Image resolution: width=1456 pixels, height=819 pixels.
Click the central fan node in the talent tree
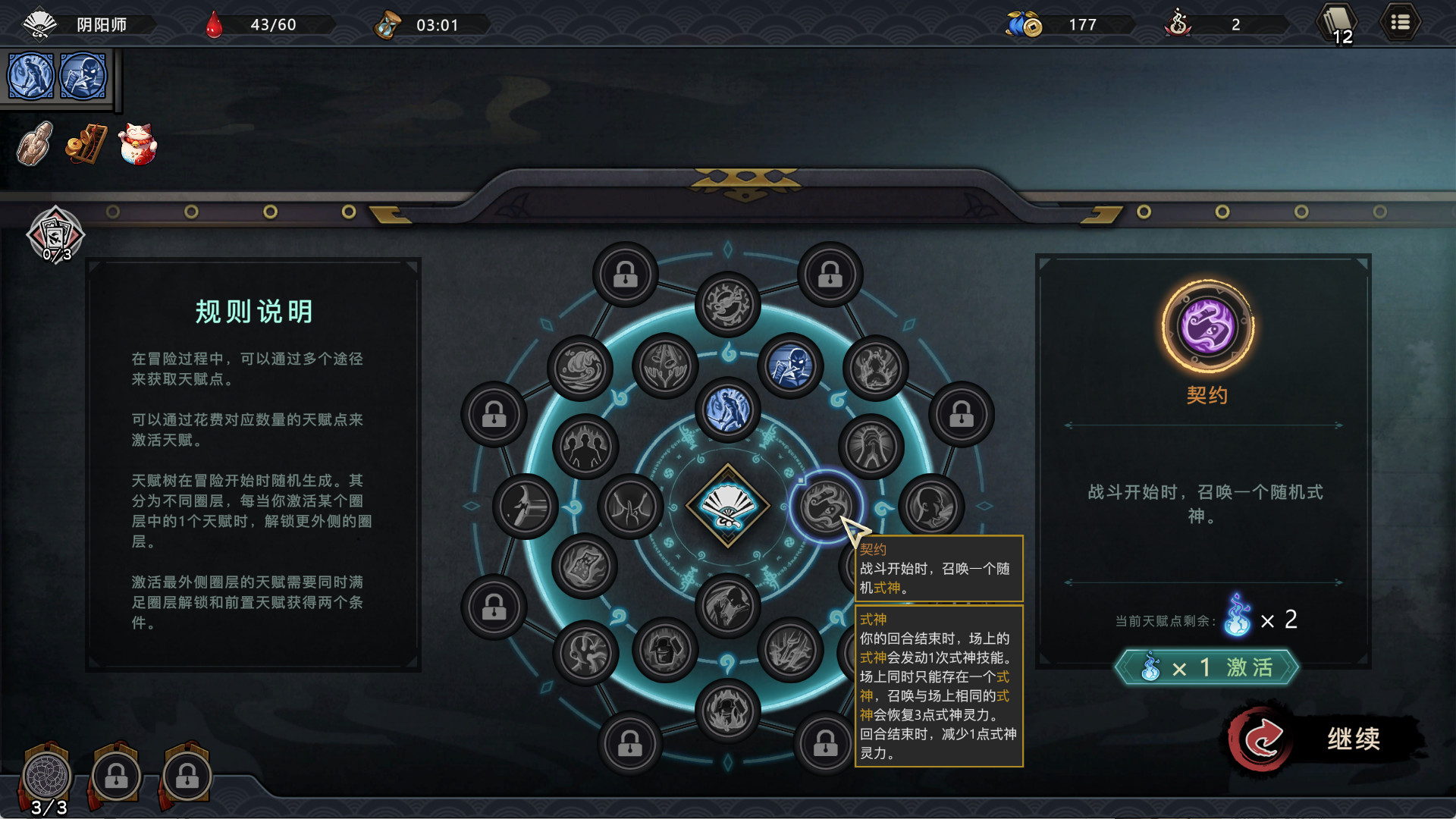[726, 504]
